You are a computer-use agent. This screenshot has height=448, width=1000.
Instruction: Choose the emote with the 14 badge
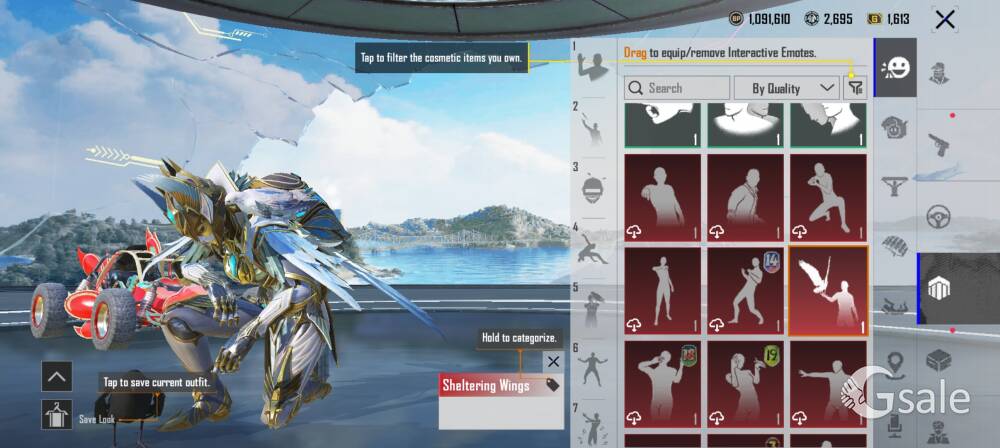(746, 291)
